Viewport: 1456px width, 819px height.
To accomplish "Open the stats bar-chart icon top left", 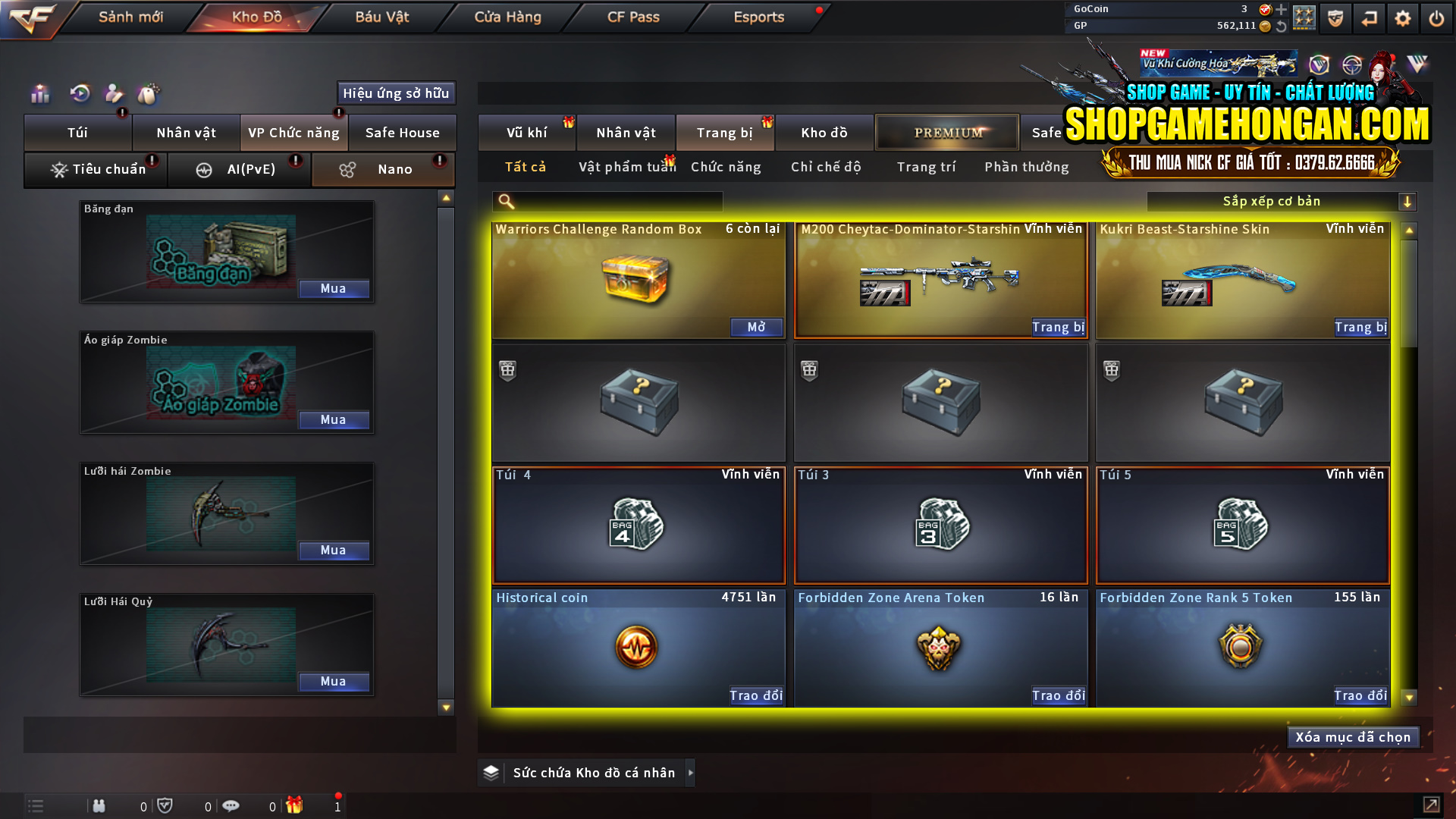I will point(39,93).
